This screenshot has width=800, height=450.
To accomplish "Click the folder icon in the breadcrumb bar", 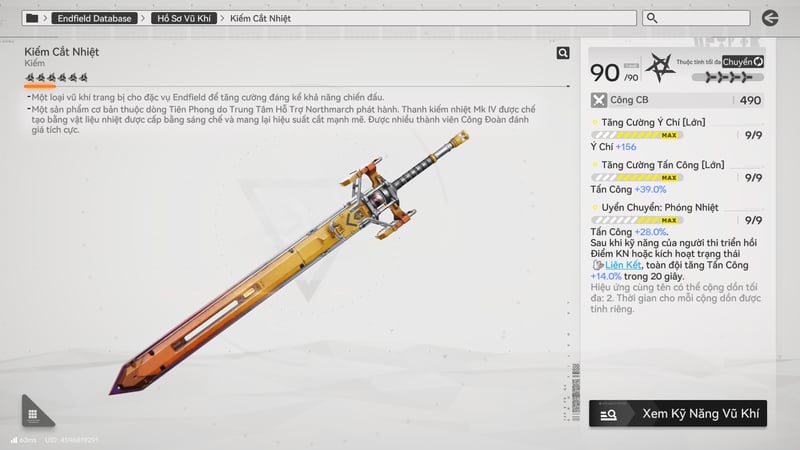I will [x=32, y=18].
